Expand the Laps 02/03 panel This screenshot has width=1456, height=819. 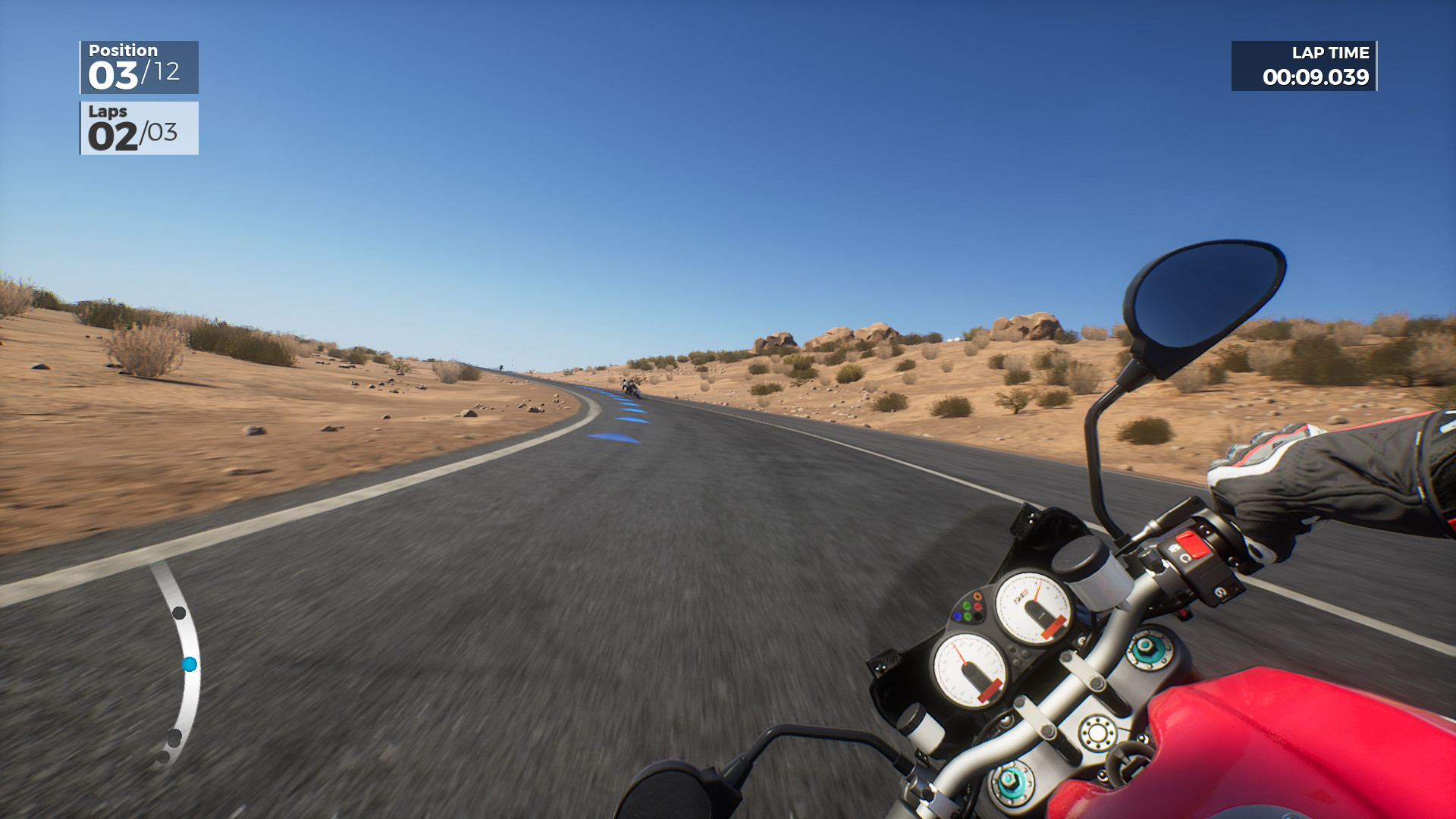click(x=139, y=129)
